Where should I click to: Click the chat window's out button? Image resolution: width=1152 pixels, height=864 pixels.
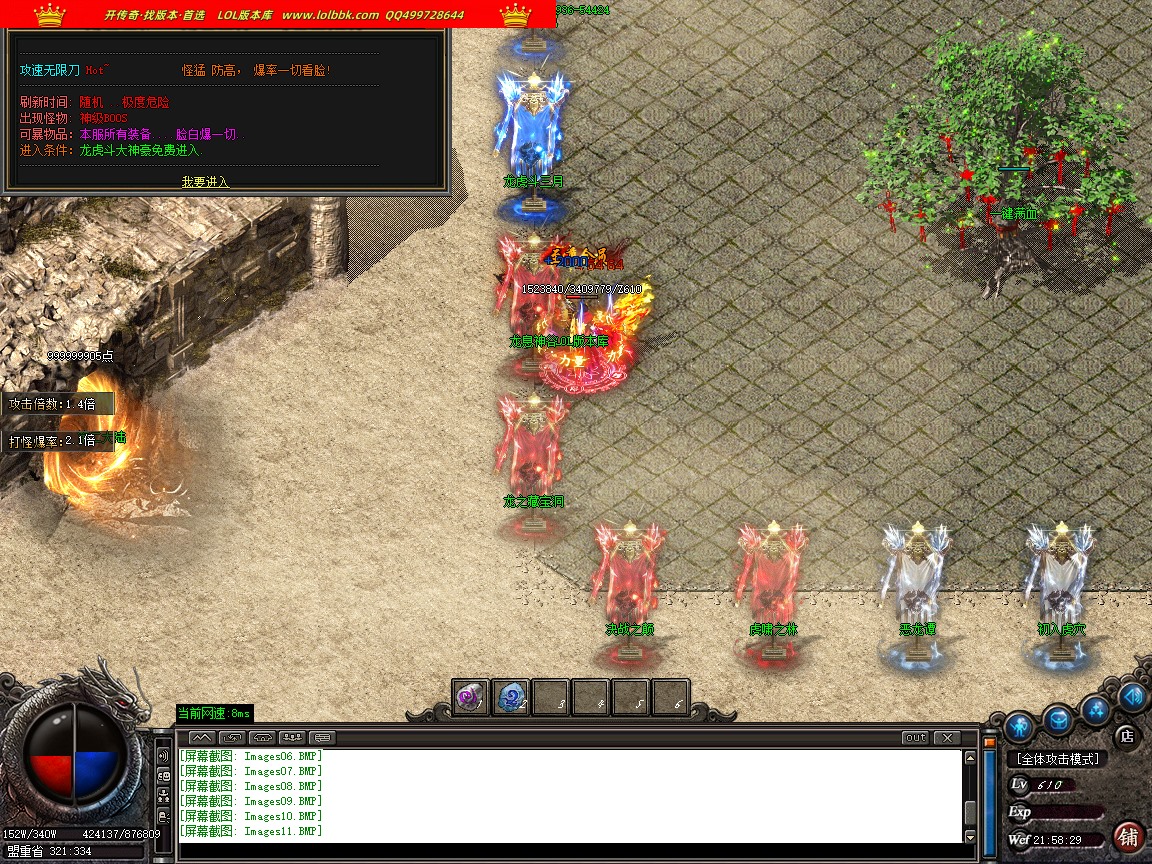(914, 738)
